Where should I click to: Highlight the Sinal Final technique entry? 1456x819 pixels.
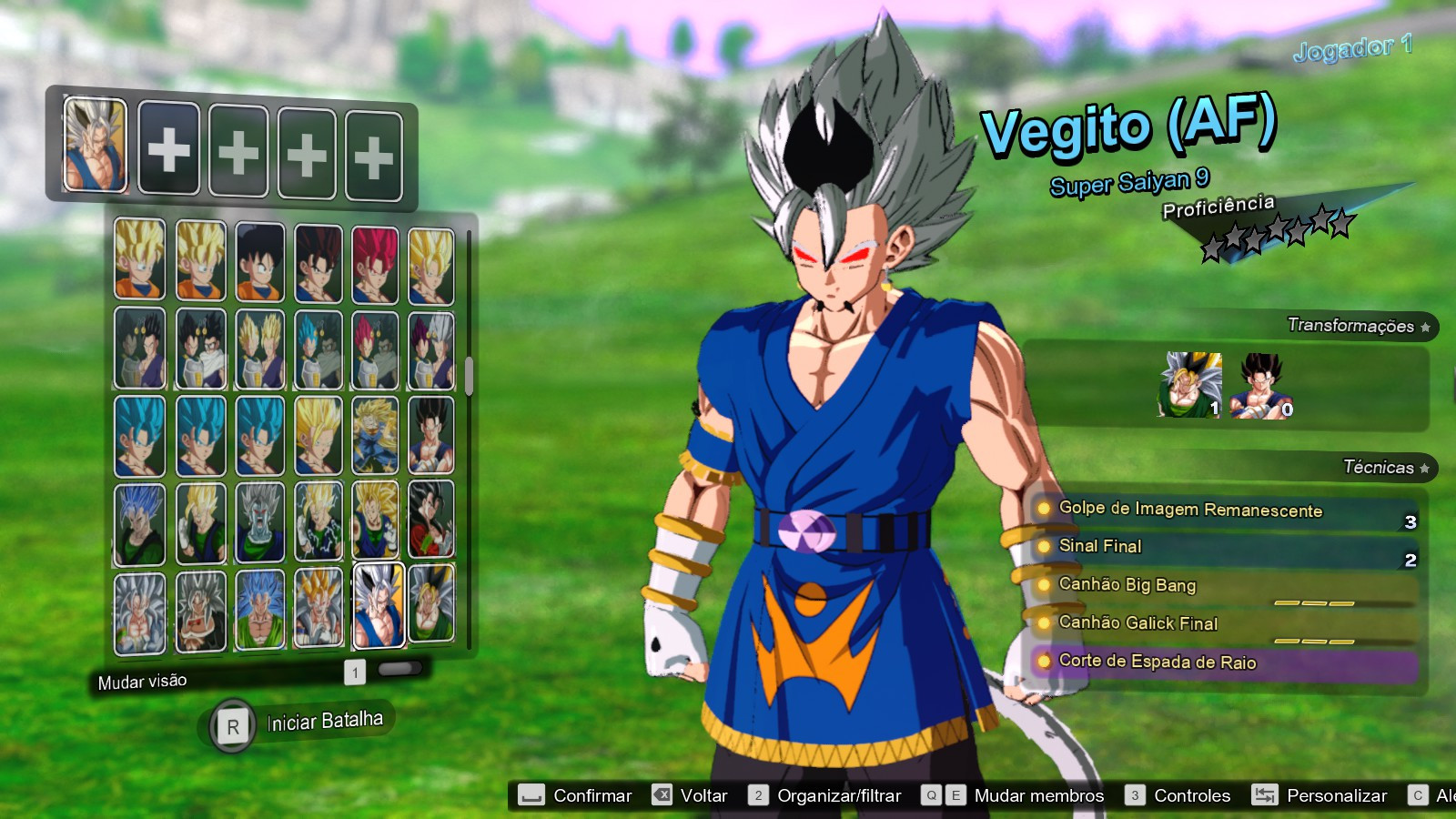(x=1137, y=547)
